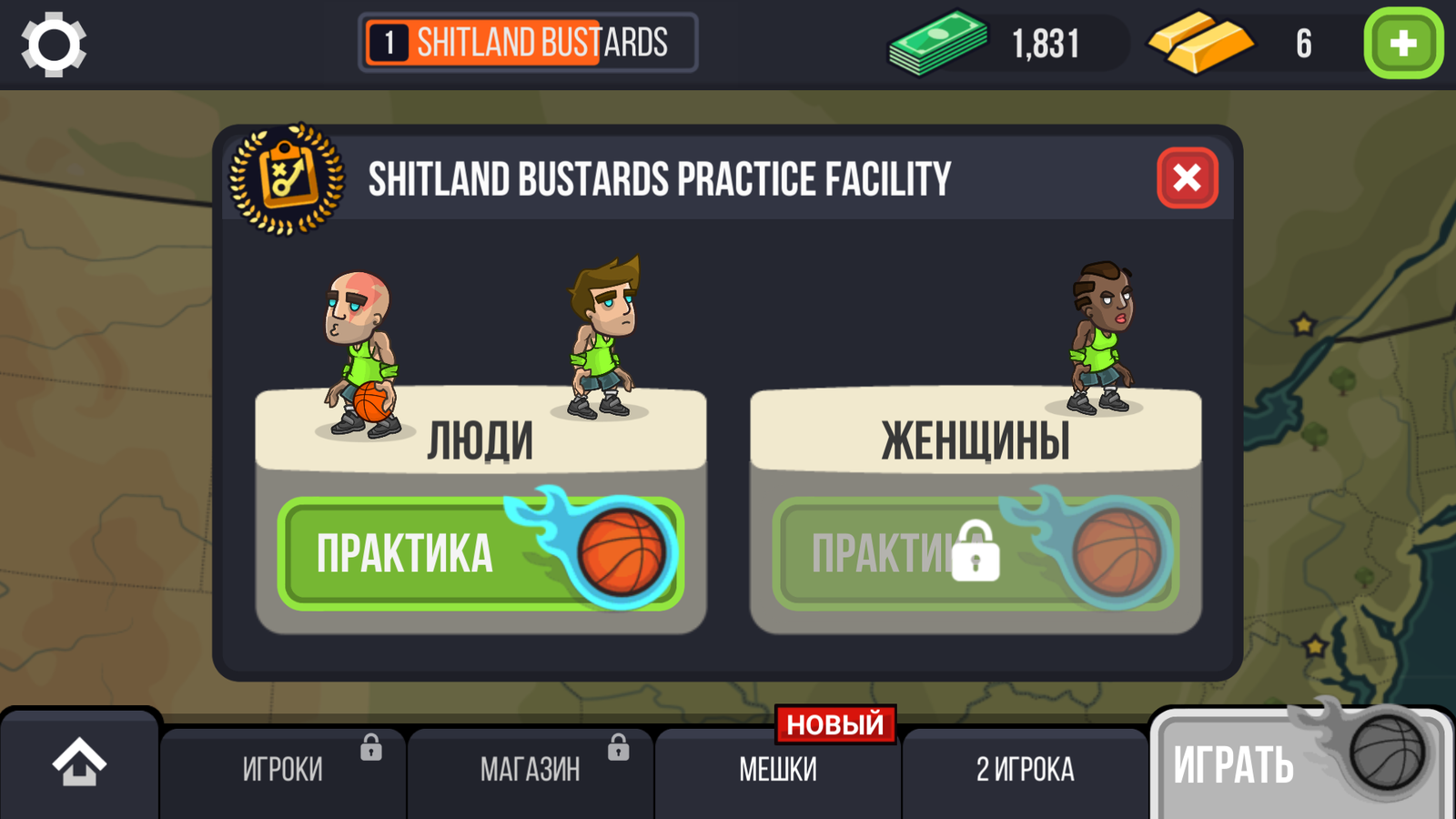
Task: Start the ЛЮДИ Практика practice
Action: pyautogui.click(x=480, y=553)
